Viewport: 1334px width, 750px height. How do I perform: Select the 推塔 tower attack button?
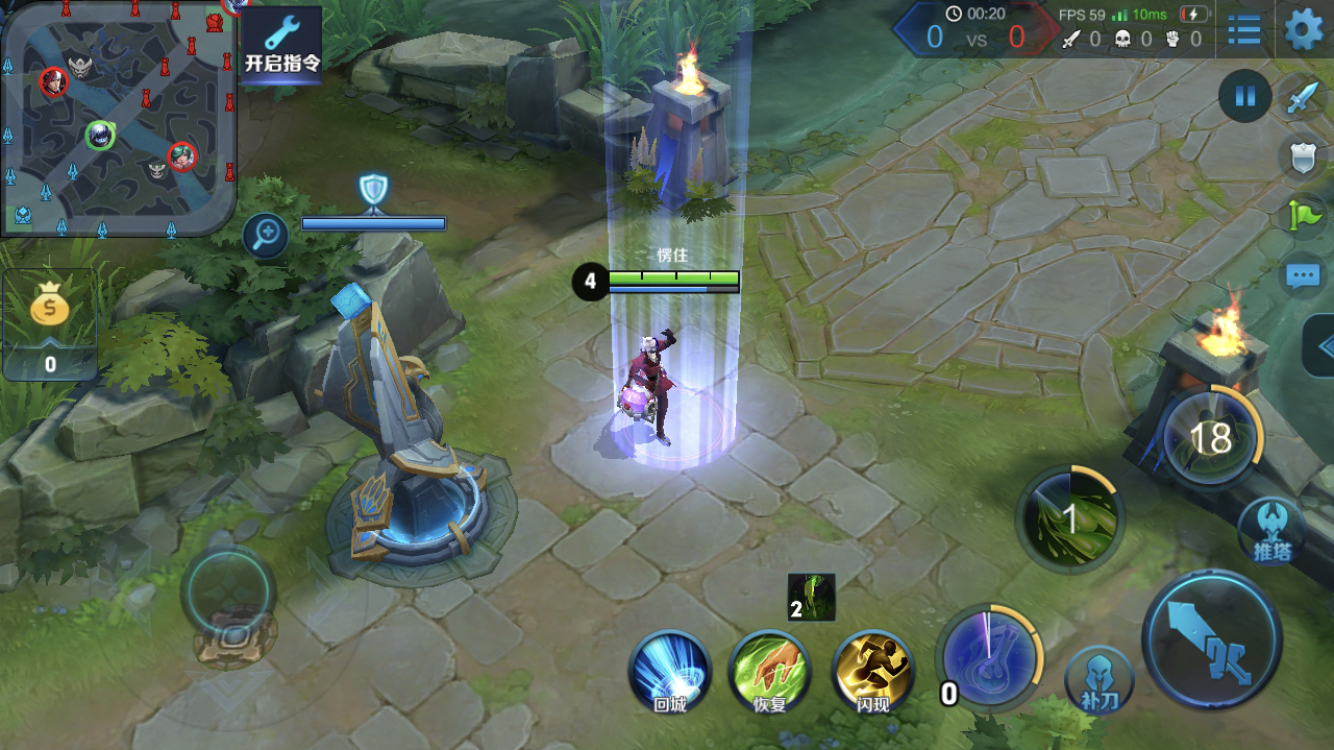click(x=1272, y=532)
